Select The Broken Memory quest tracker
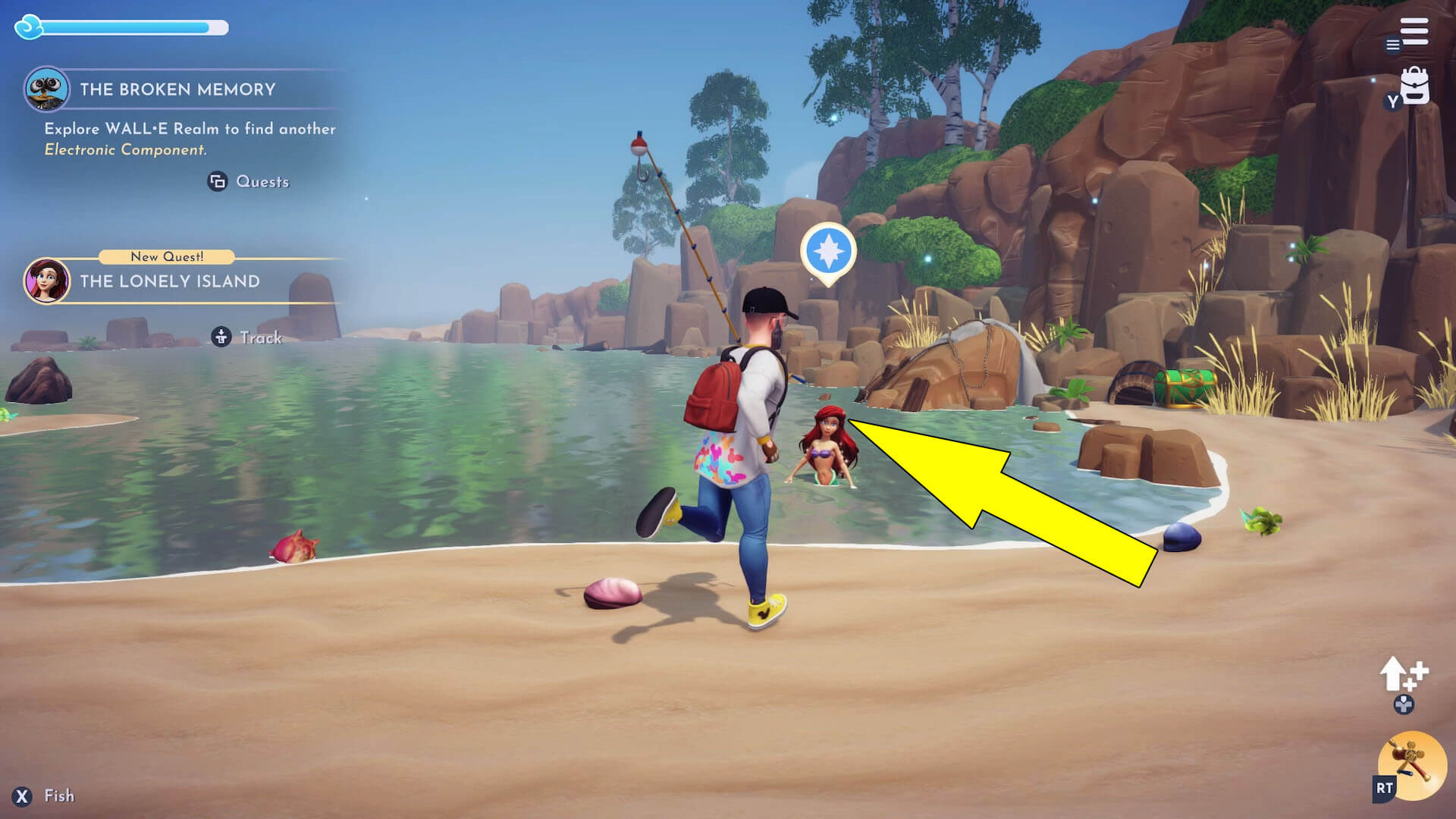The width and height of the screenshot is (1456, 819). tap(177, 89)
